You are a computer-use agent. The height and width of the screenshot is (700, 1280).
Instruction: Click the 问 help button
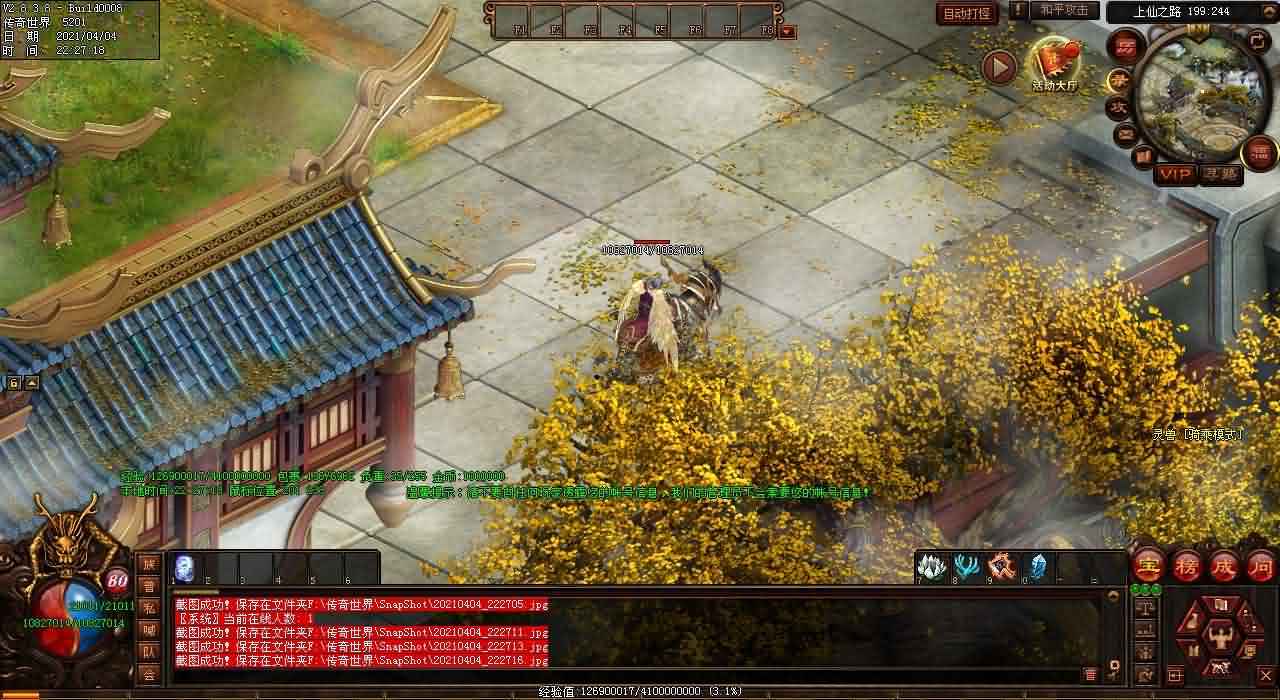tap(1260, 565)
